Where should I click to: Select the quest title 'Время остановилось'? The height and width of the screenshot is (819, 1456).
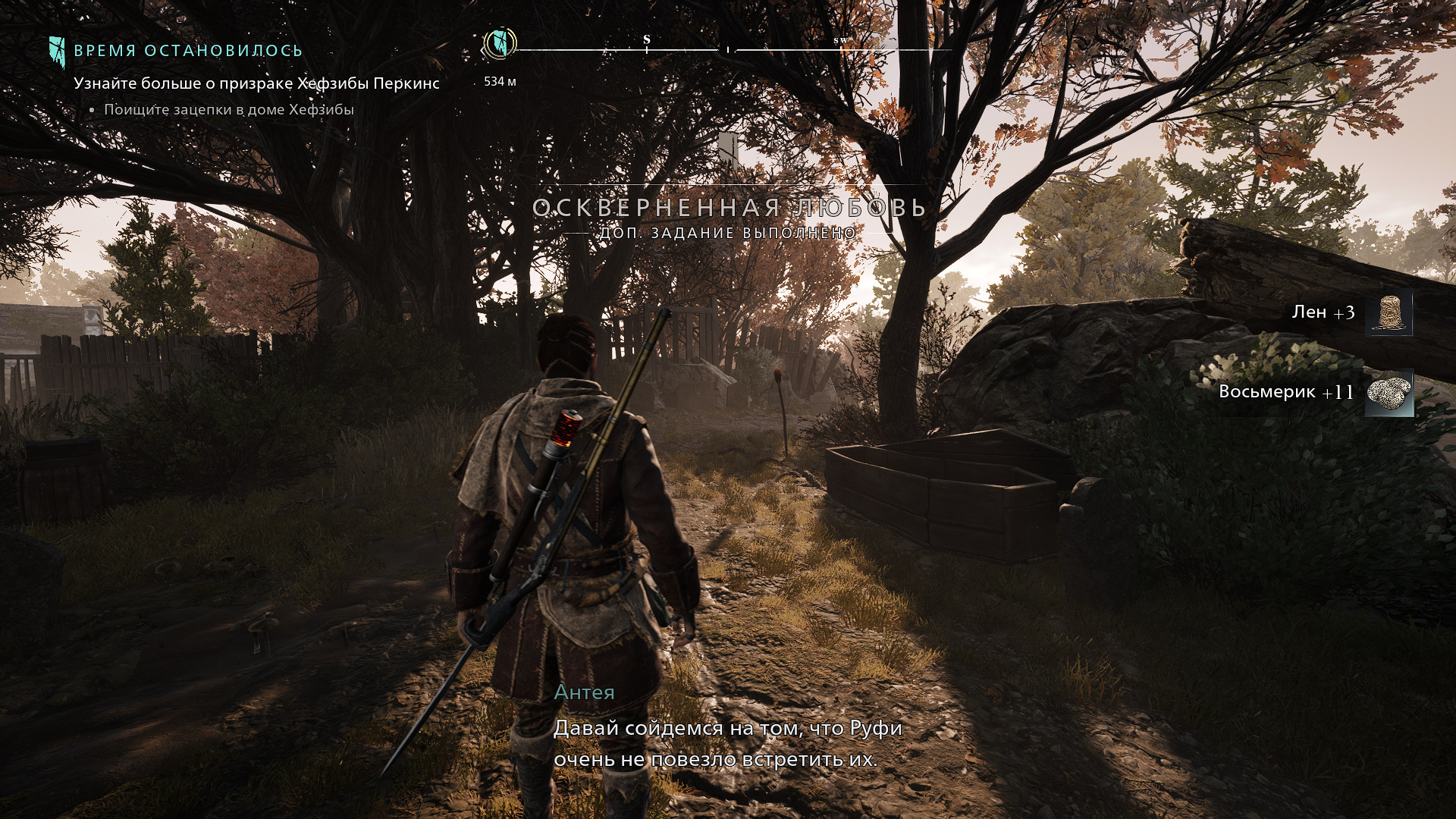coord(188,51)
